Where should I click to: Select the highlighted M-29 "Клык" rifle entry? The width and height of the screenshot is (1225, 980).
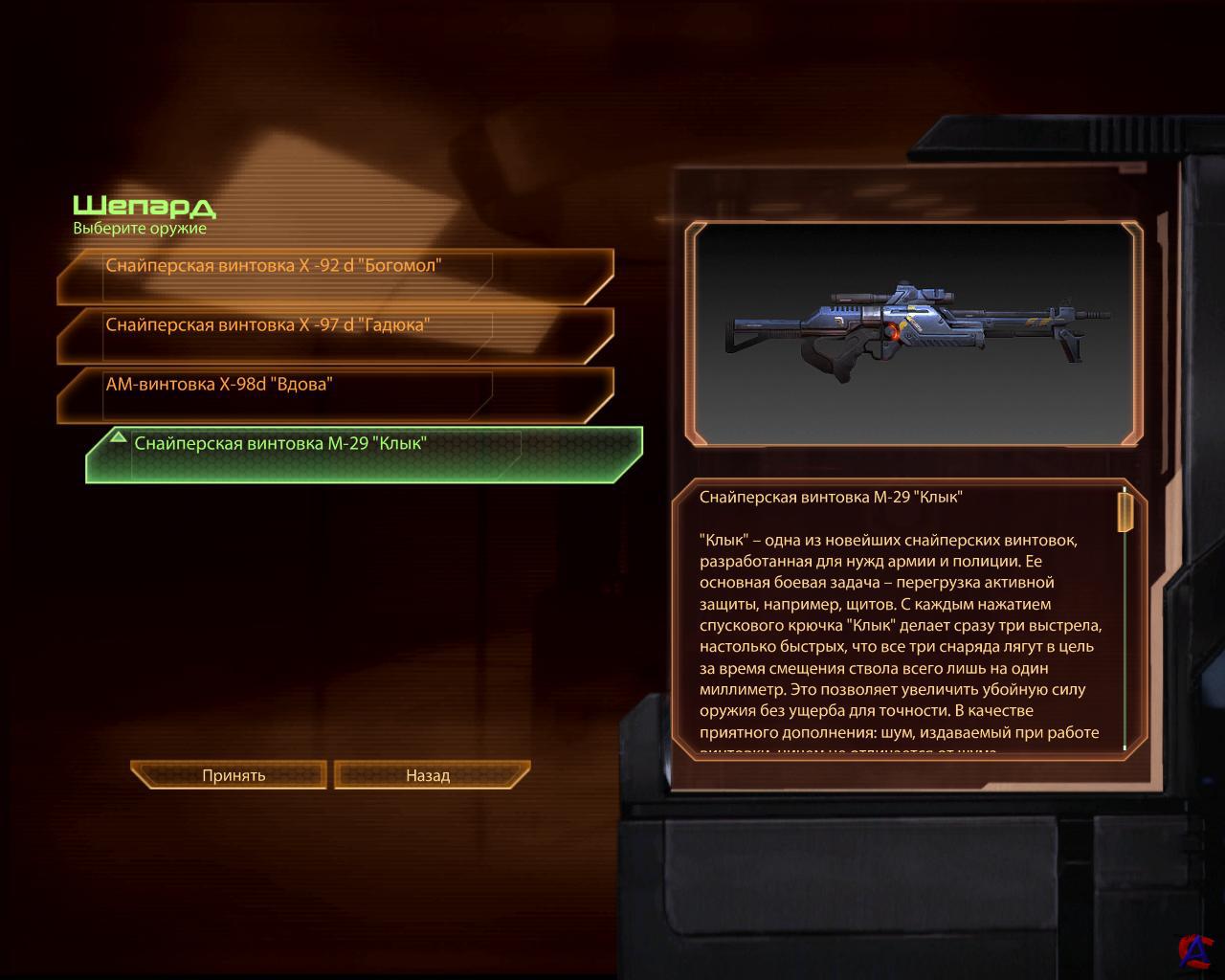tap(364, 455)
